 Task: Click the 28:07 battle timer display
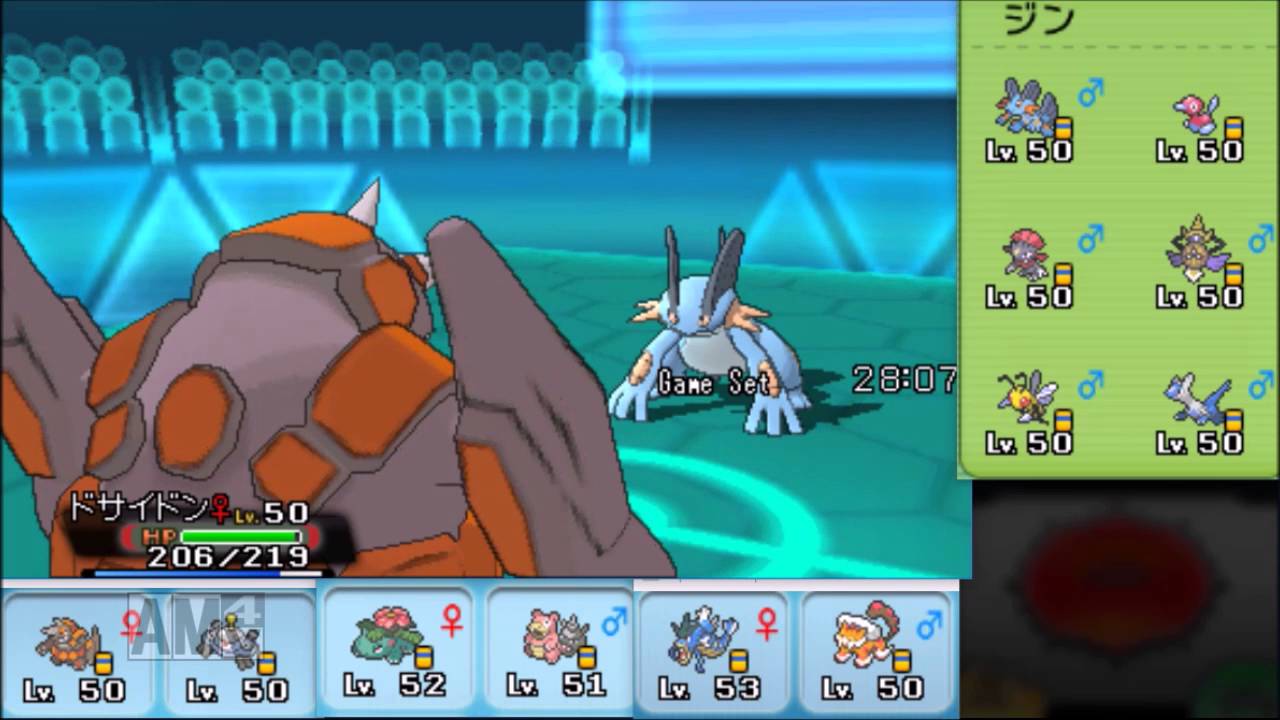pos(903,381)
